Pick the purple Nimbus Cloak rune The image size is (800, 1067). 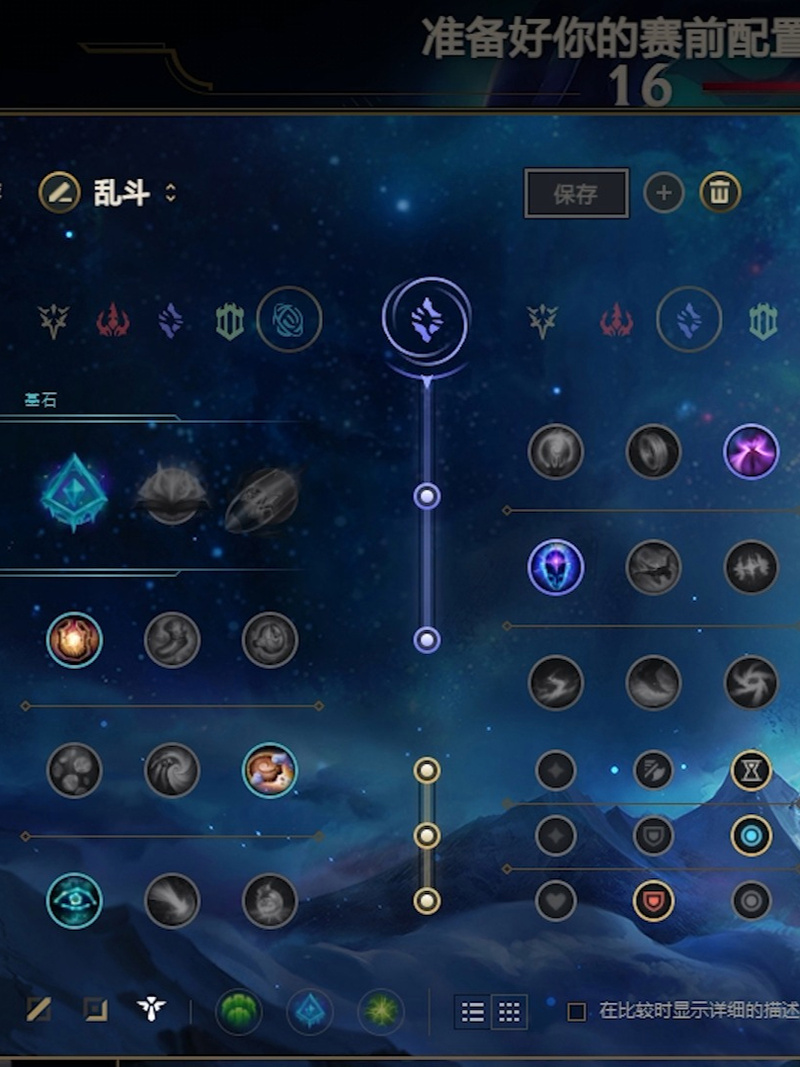click(751, 451)
